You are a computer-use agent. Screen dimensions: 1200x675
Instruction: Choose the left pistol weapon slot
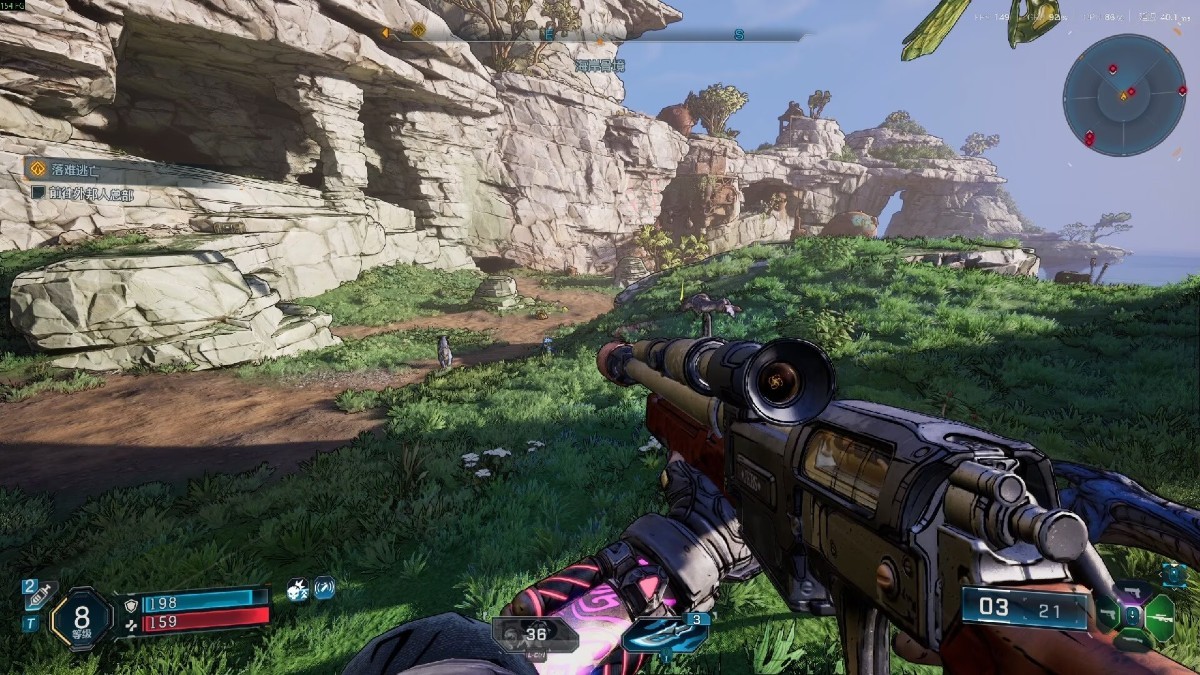pos(1106,613)
